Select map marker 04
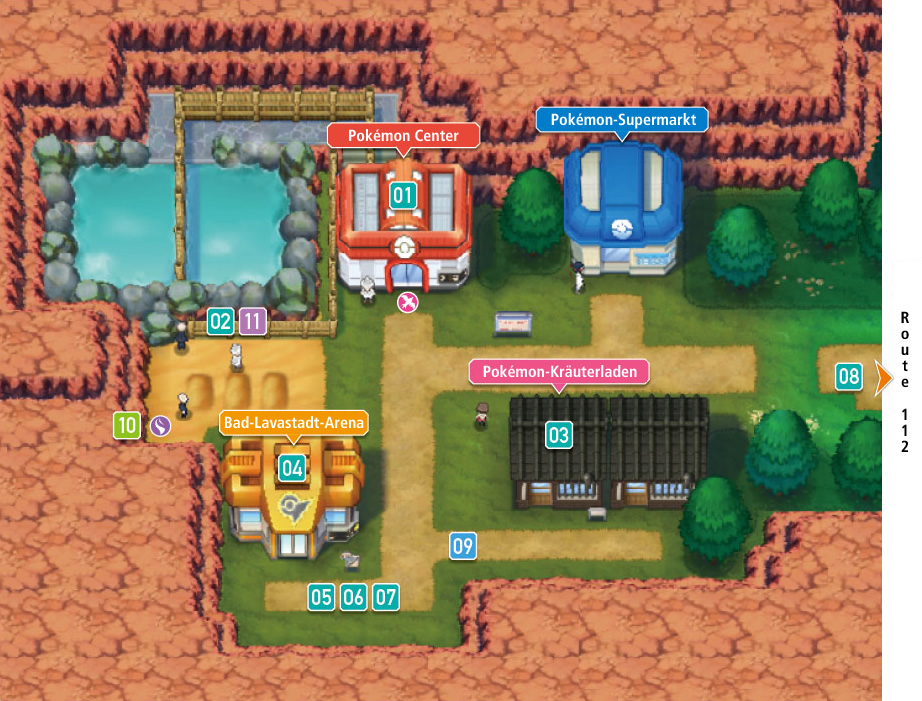 point(292,467)
